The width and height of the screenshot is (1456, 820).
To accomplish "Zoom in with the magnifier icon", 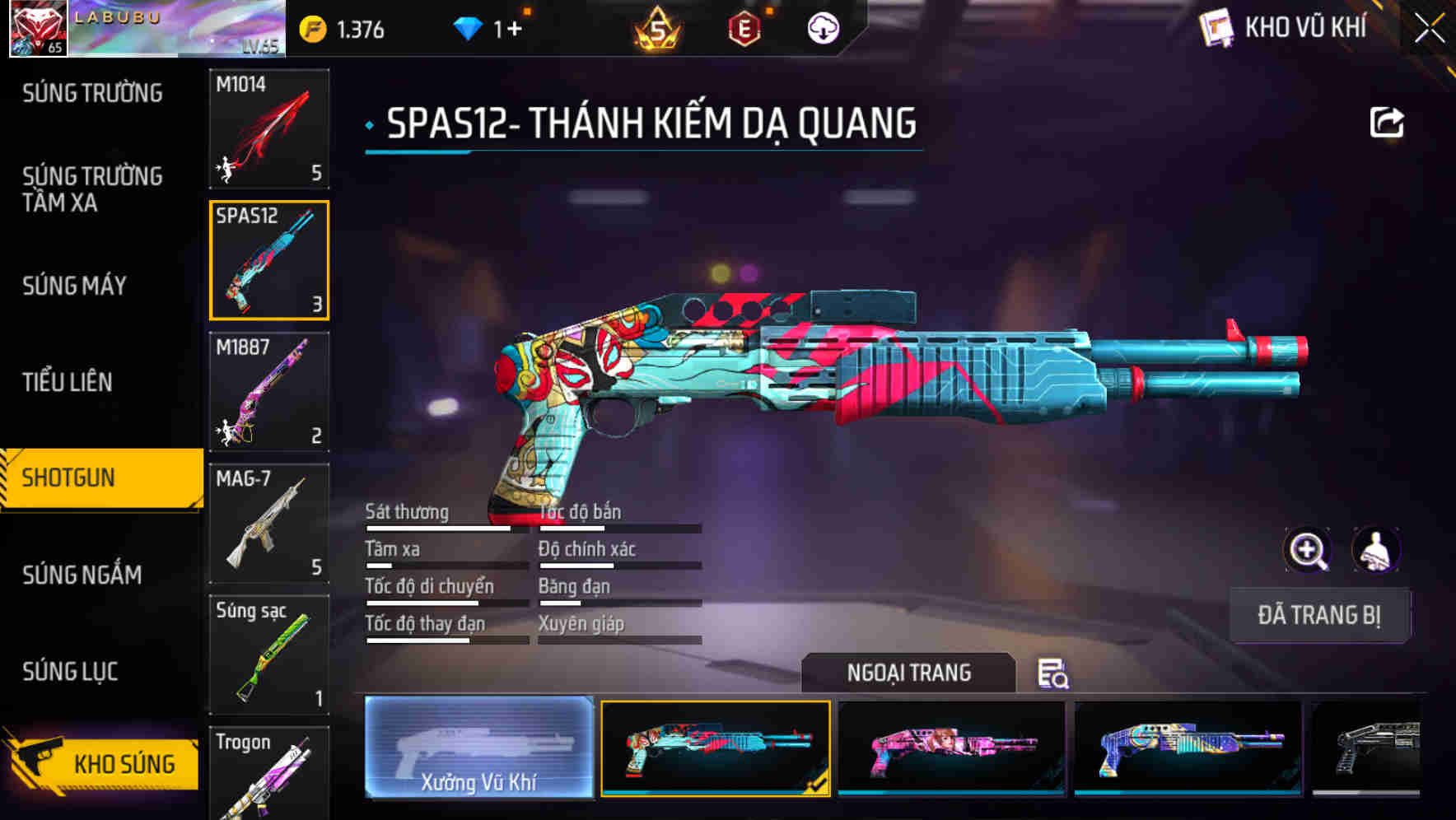I will 1309,550.
